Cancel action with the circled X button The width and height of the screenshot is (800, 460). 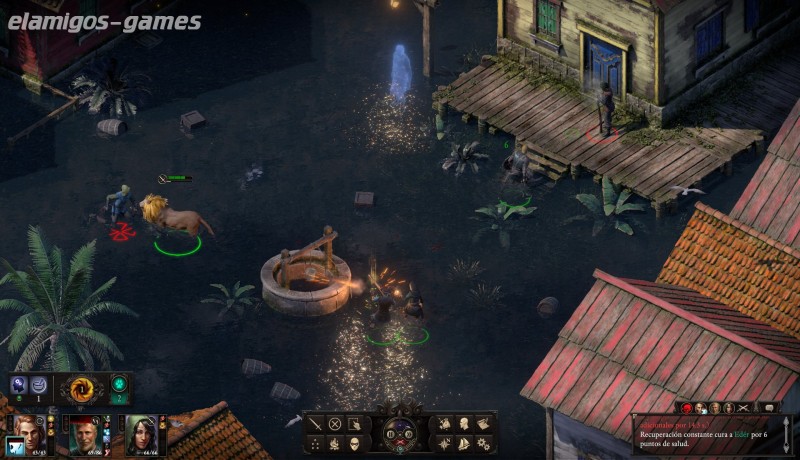tap(335, 423)
